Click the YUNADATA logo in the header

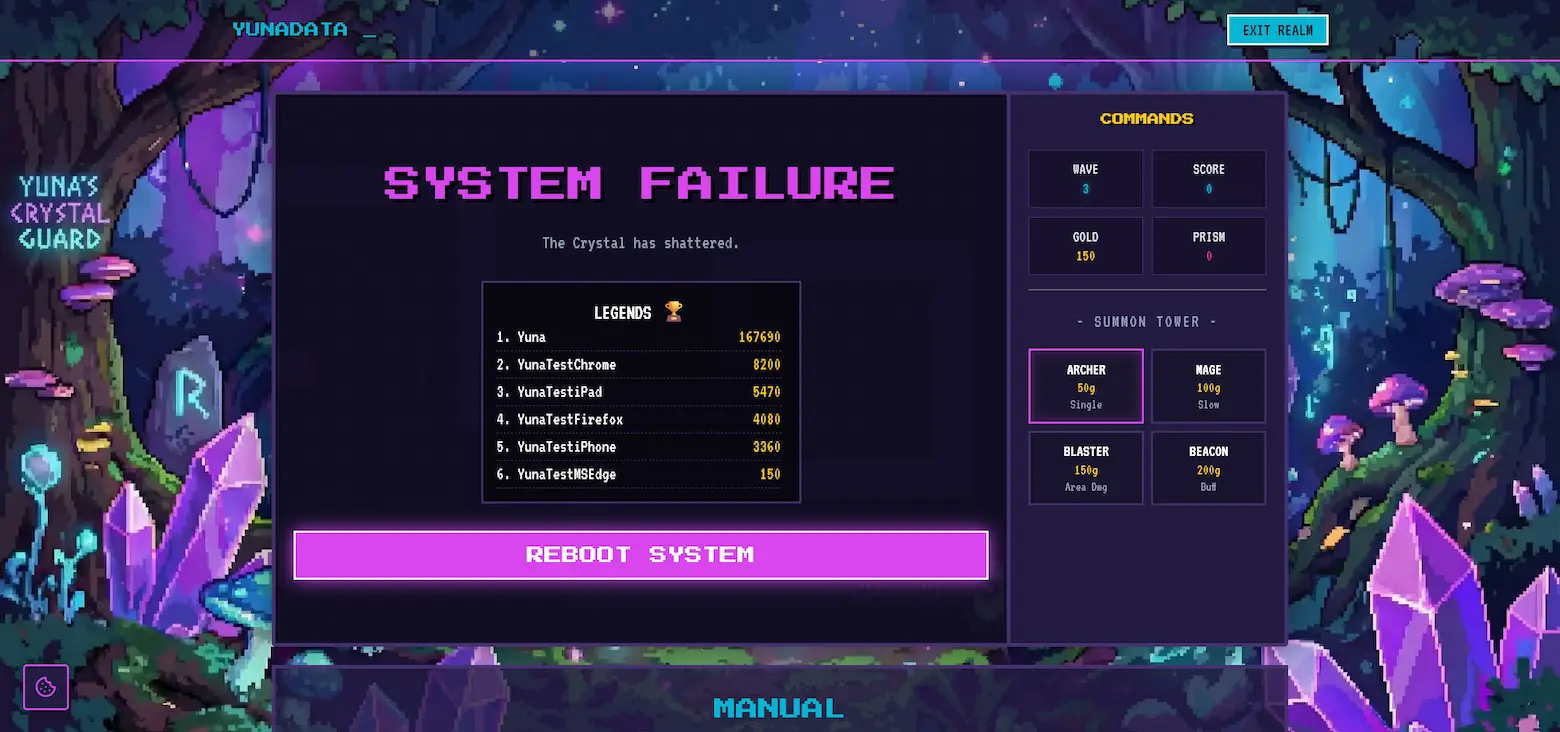tap(289, 29)
